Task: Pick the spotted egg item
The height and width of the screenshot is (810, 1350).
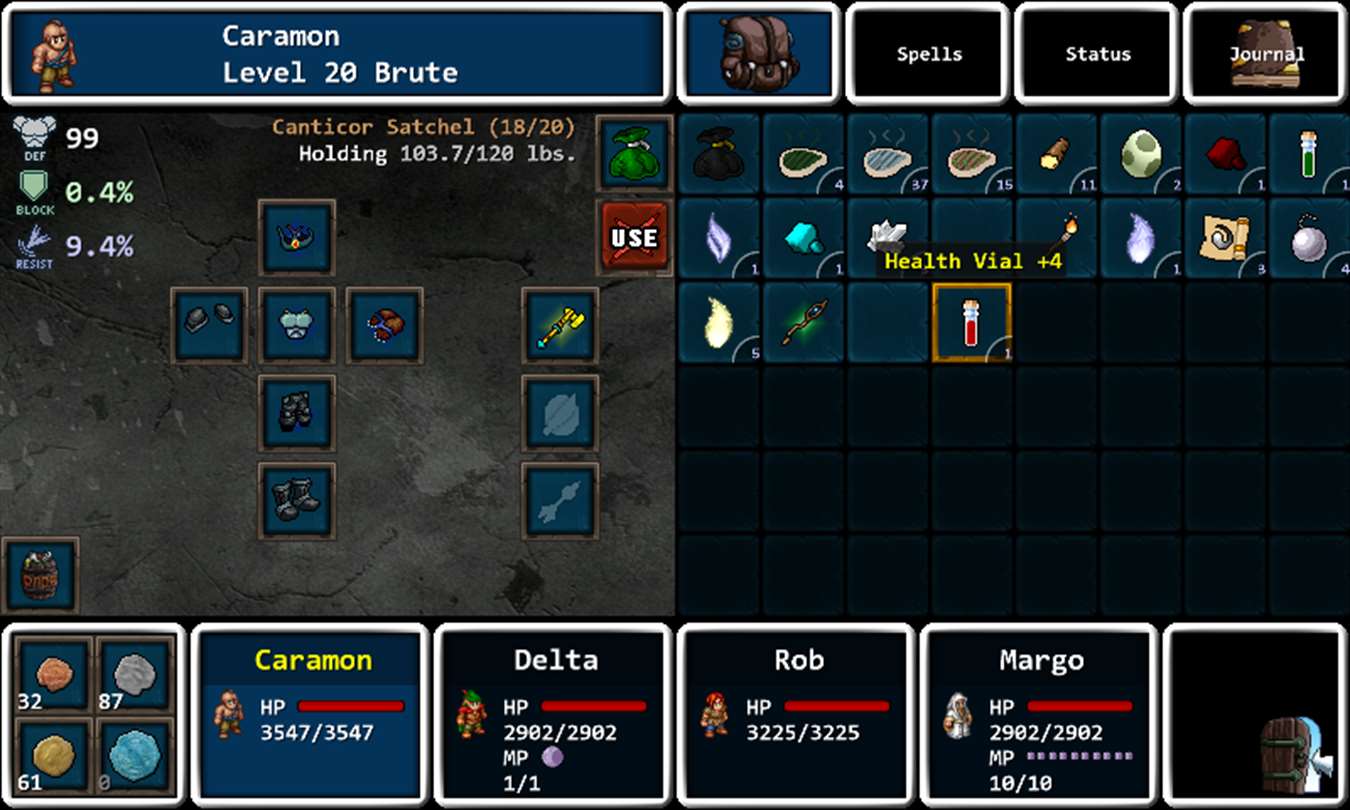Action: [1140, 153]
